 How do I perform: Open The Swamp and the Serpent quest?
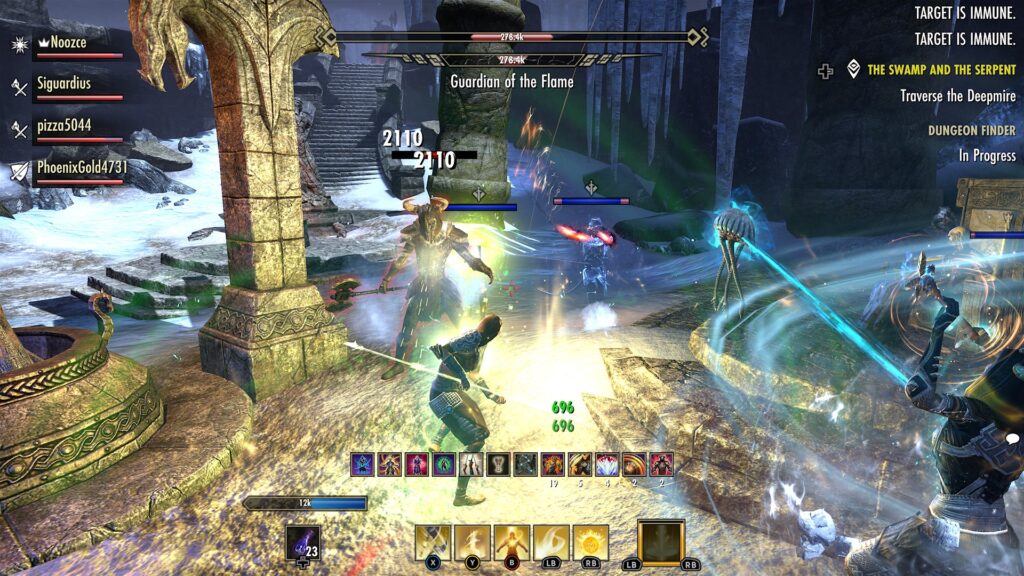941,70
